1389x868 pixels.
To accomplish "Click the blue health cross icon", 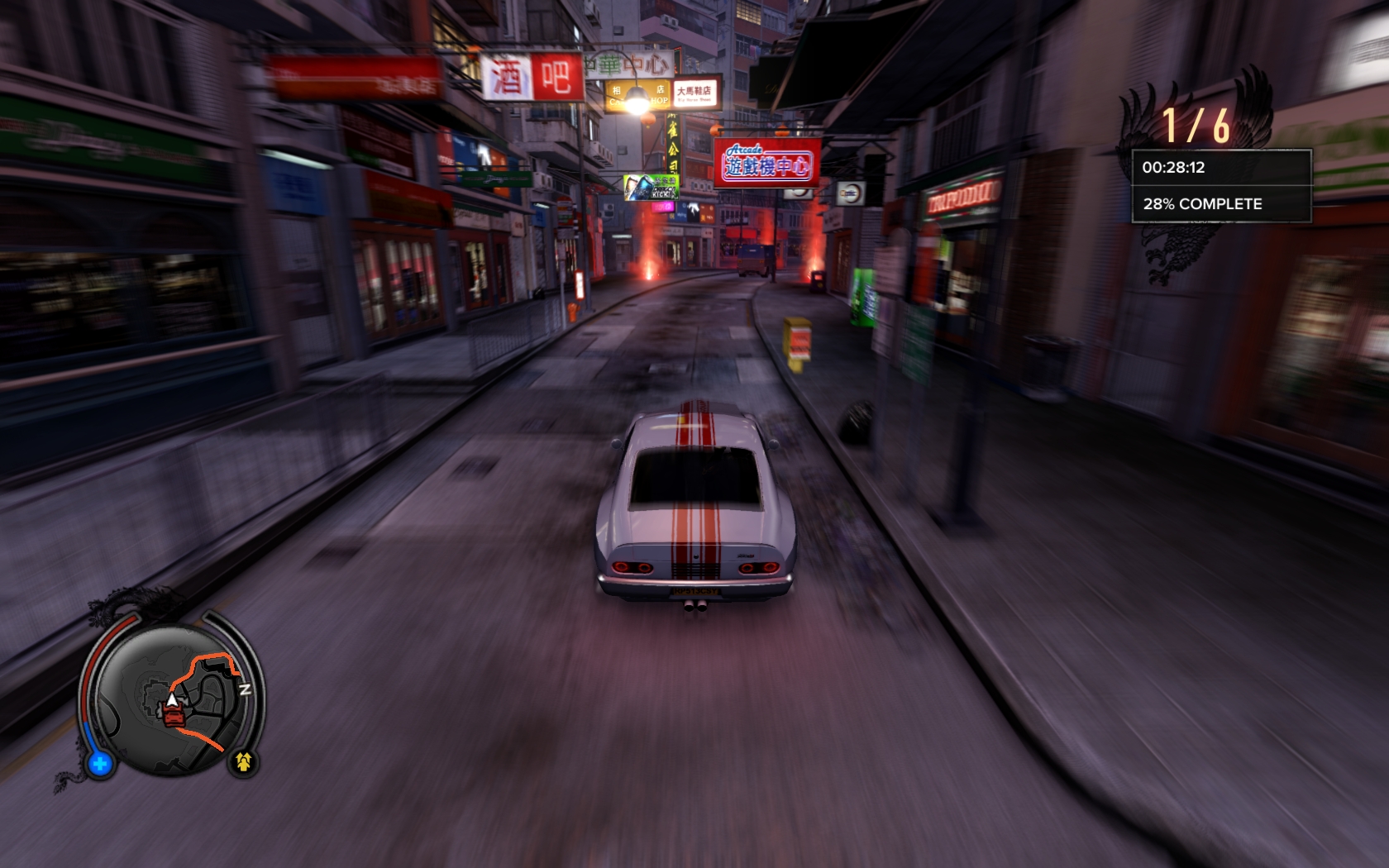I will pyautogui.click(x=100, y=764).
